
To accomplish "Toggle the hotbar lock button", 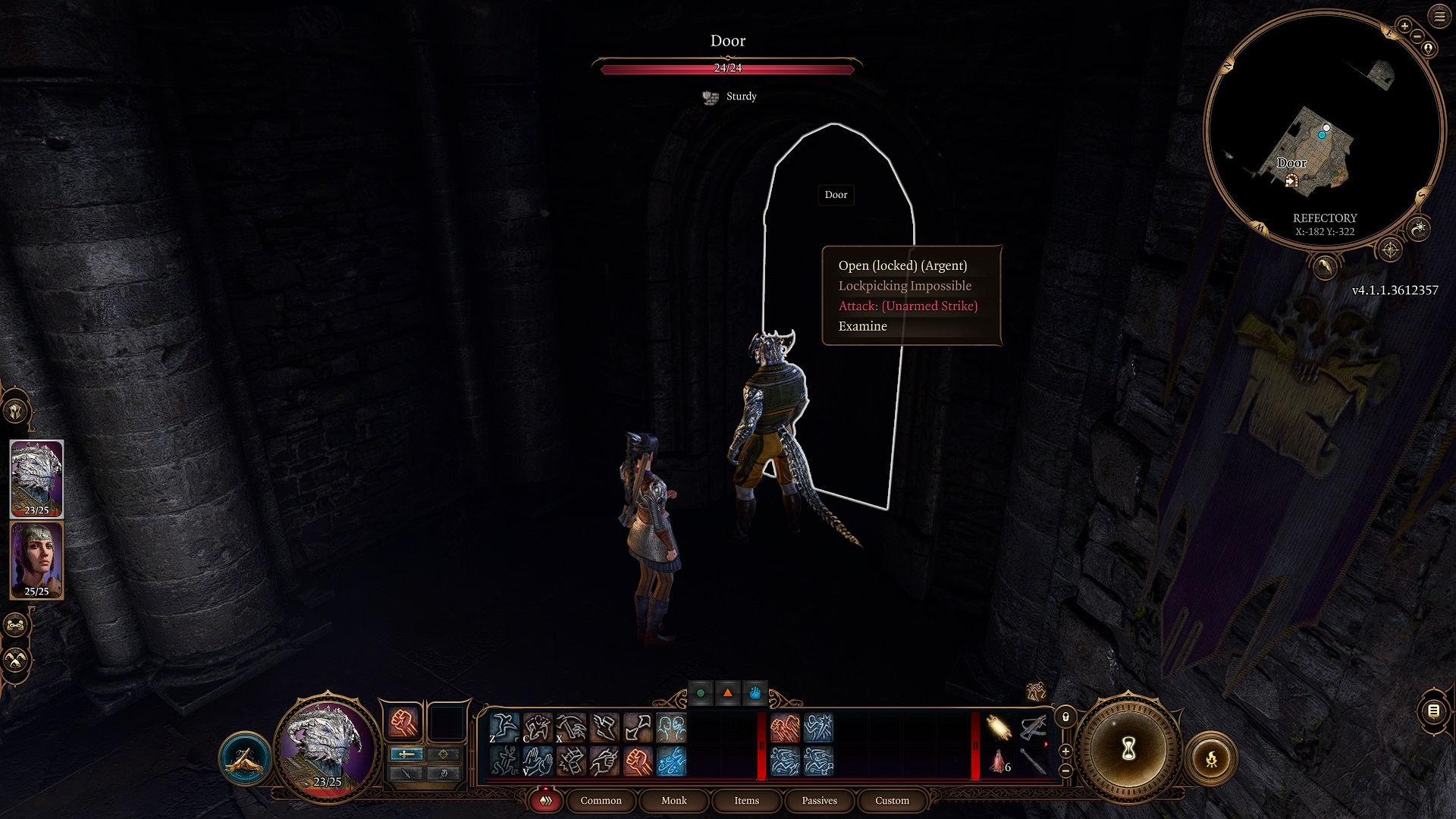I will [1065, 717].
